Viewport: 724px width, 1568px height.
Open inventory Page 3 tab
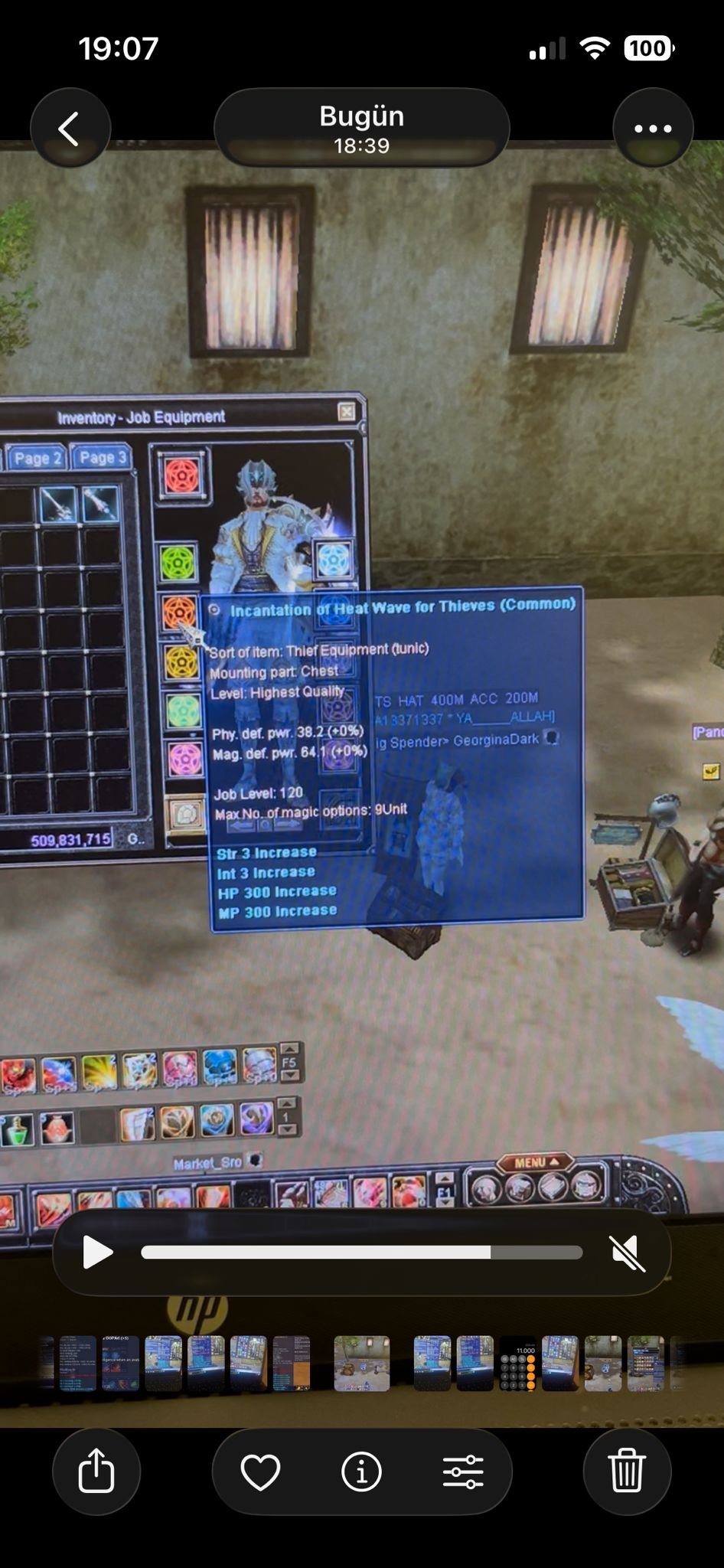[102, 457]
